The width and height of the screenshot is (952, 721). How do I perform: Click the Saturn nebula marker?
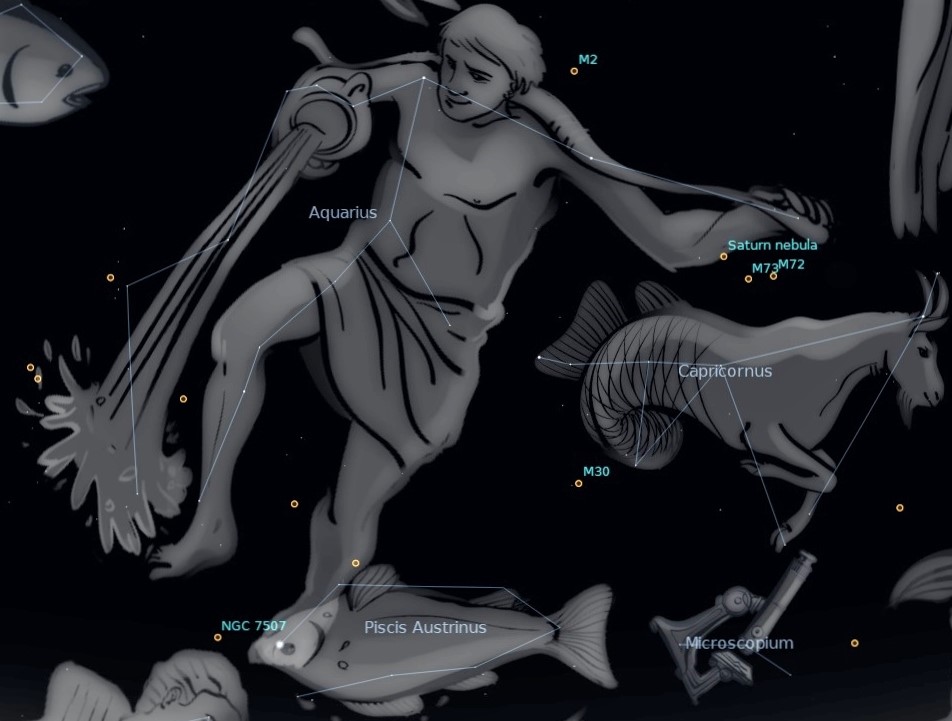click(x=724, y=257)
